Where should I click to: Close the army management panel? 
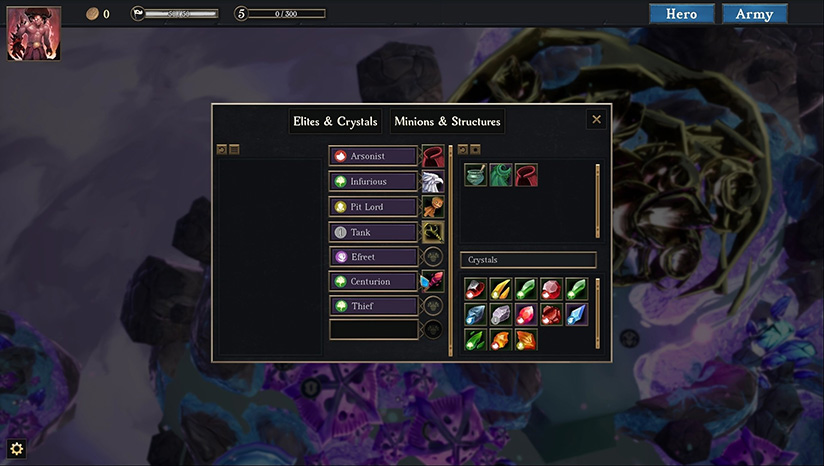click(597, 120)
